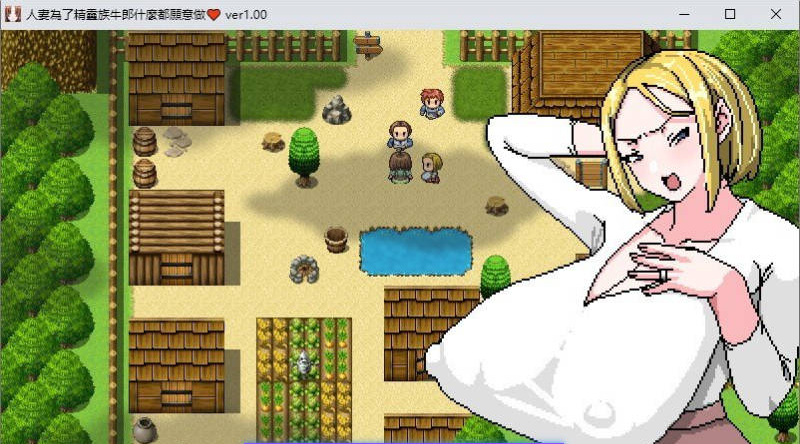The image size is (800, 444).
Task: Close the game window
Action: point(776,14)
